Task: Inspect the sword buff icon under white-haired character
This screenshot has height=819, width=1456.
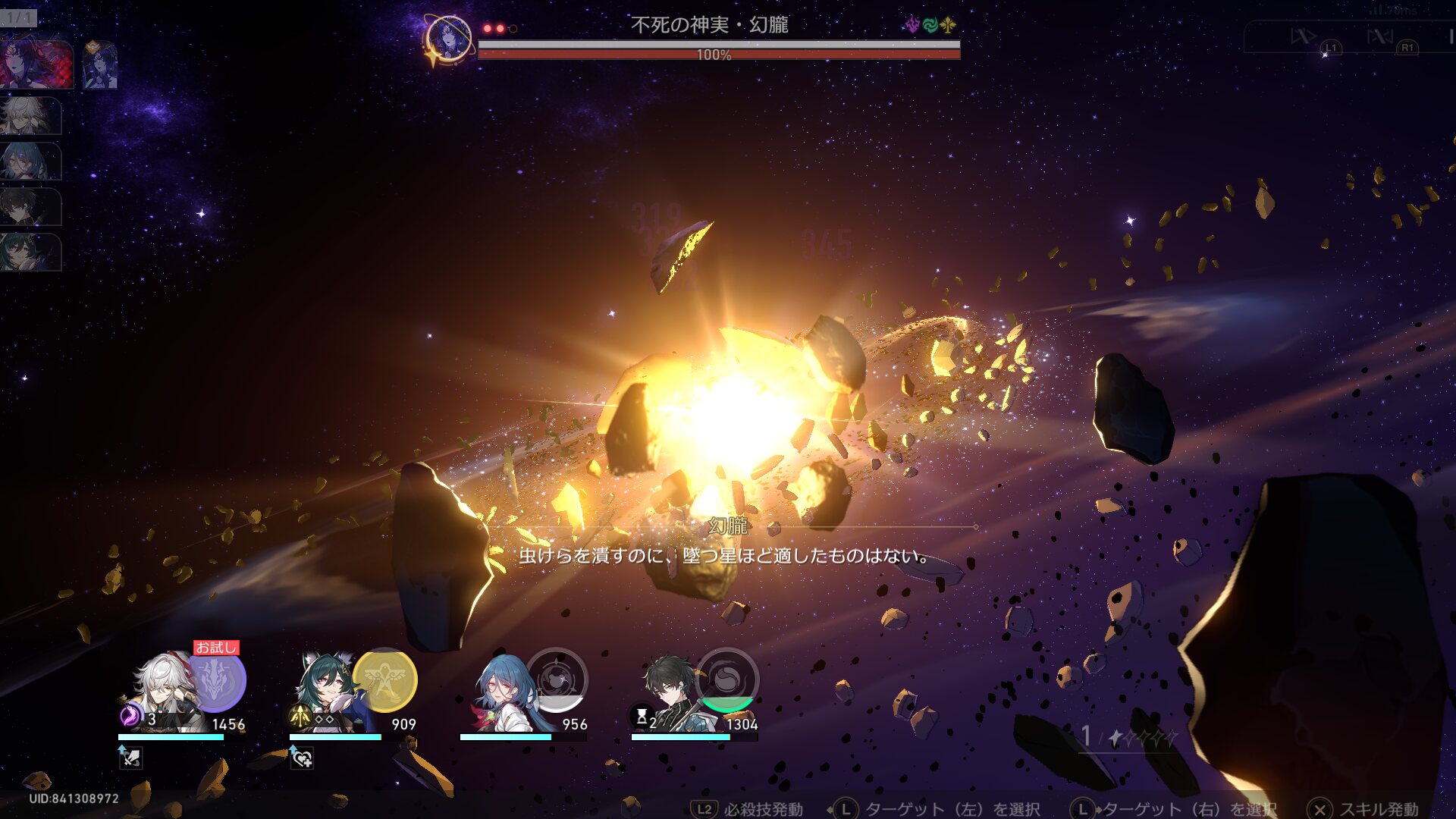Action: [130, 757]
